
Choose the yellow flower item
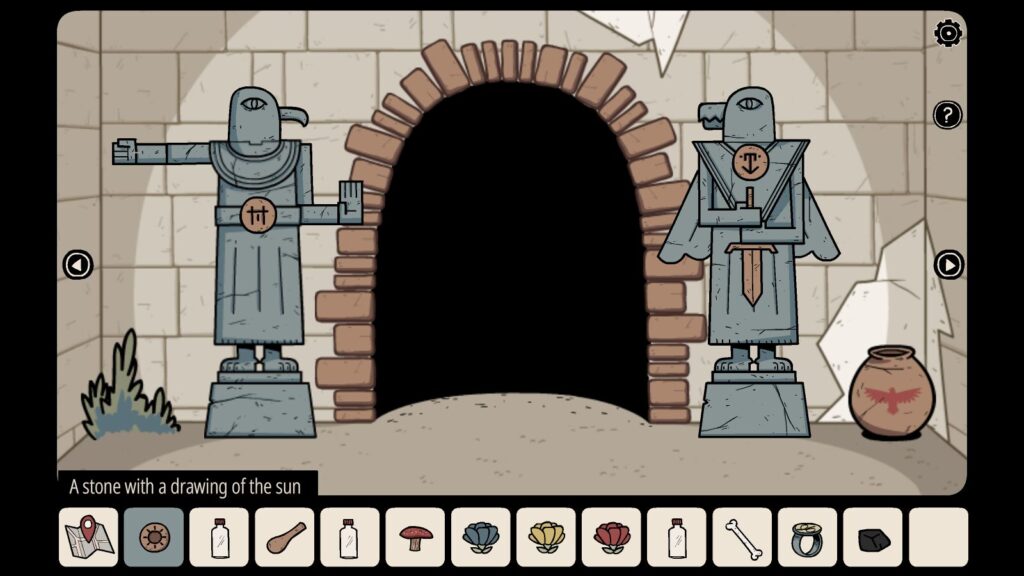tap(546, 537)
